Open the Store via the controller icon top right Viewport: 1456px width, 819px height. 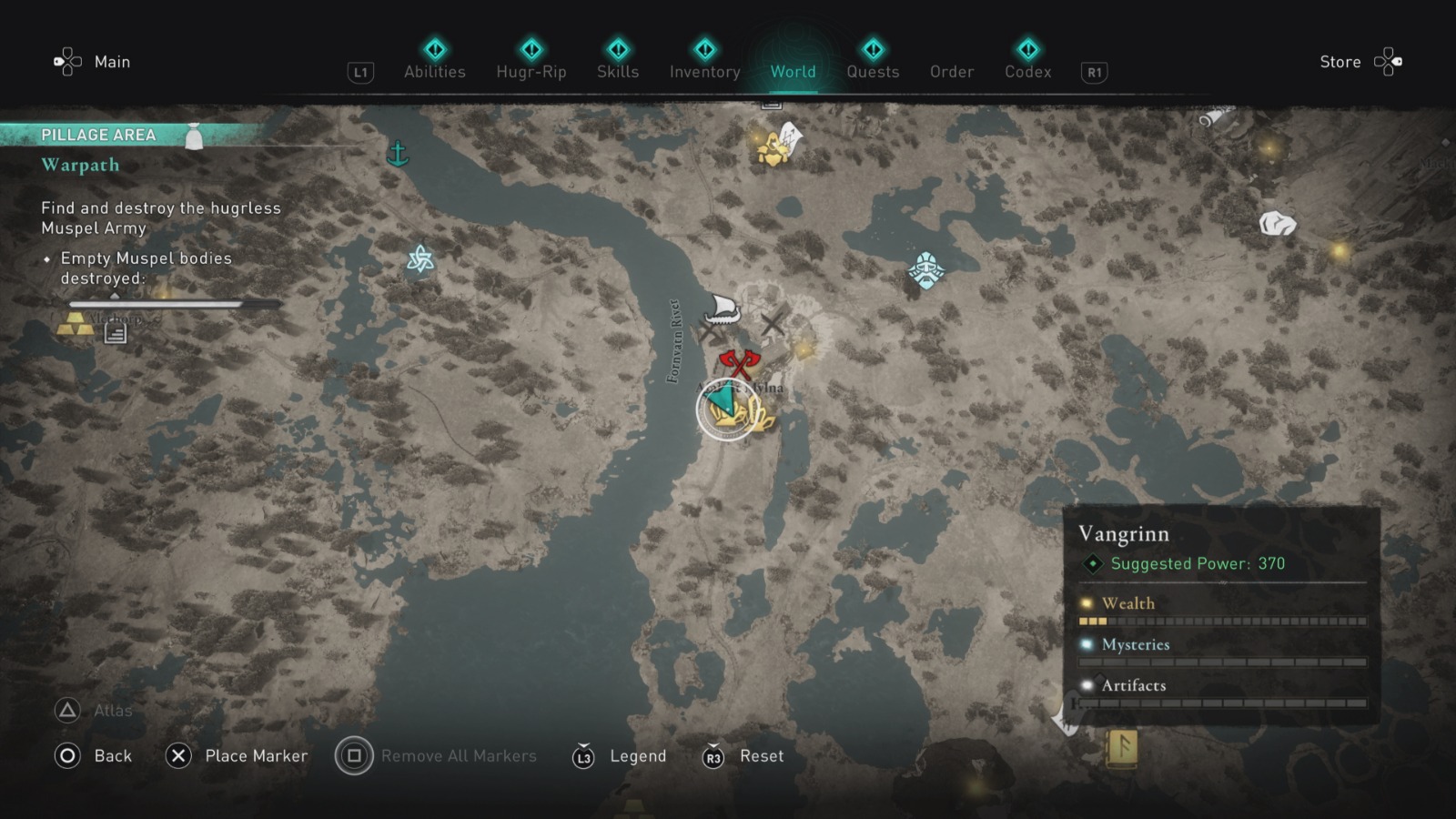(1388, 61)
